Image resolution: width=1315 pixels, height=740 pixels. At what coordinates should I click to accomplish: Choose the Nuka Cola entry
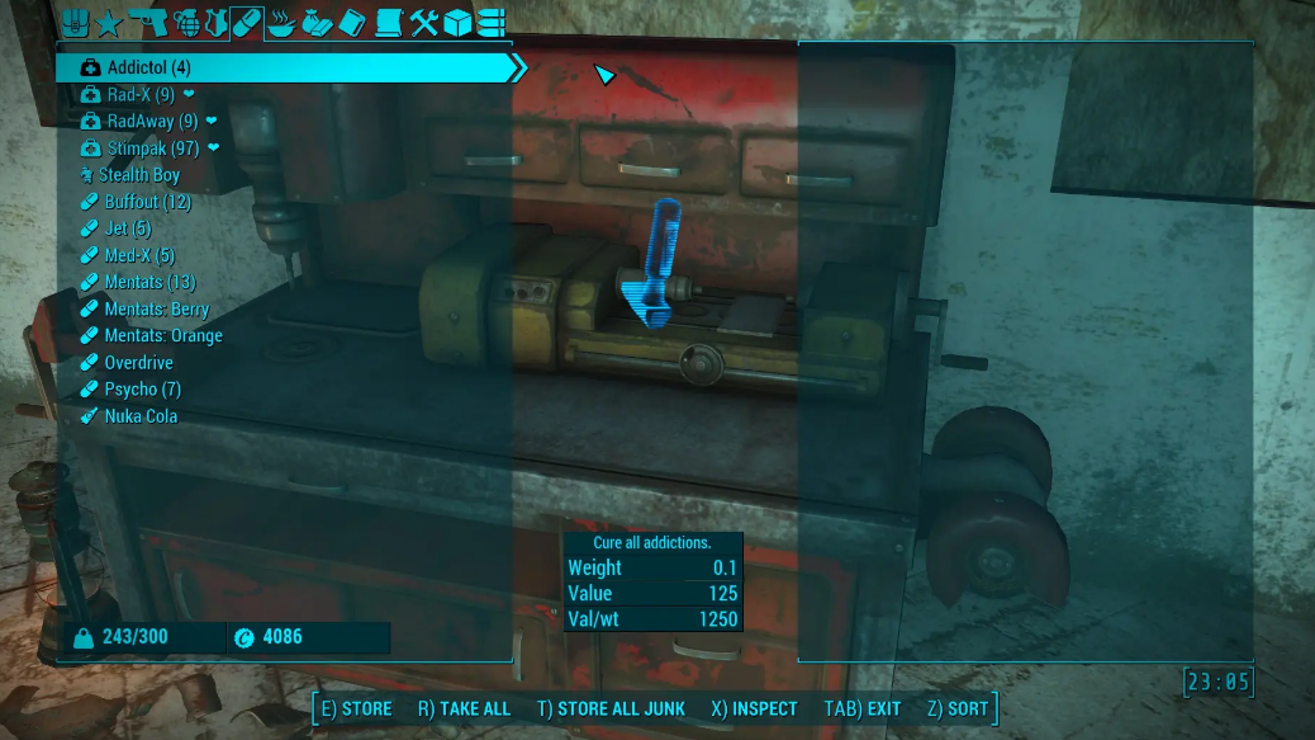click(x=140, y=417)
